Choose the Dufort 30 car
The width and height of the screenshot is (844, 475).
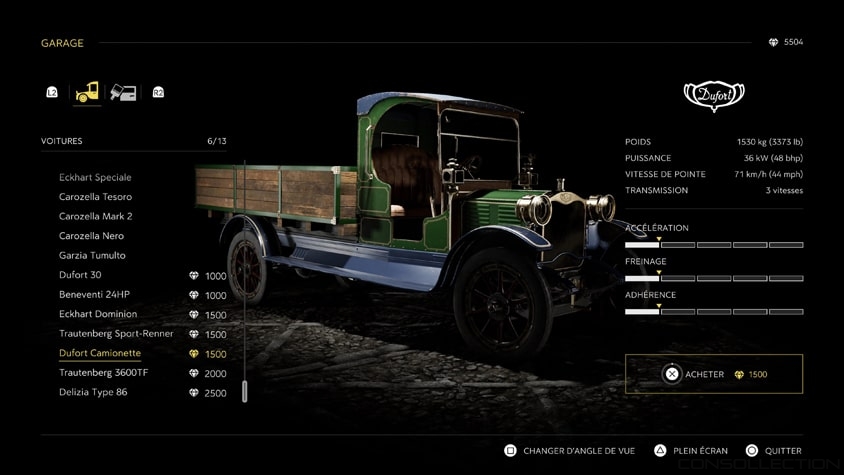80,275
